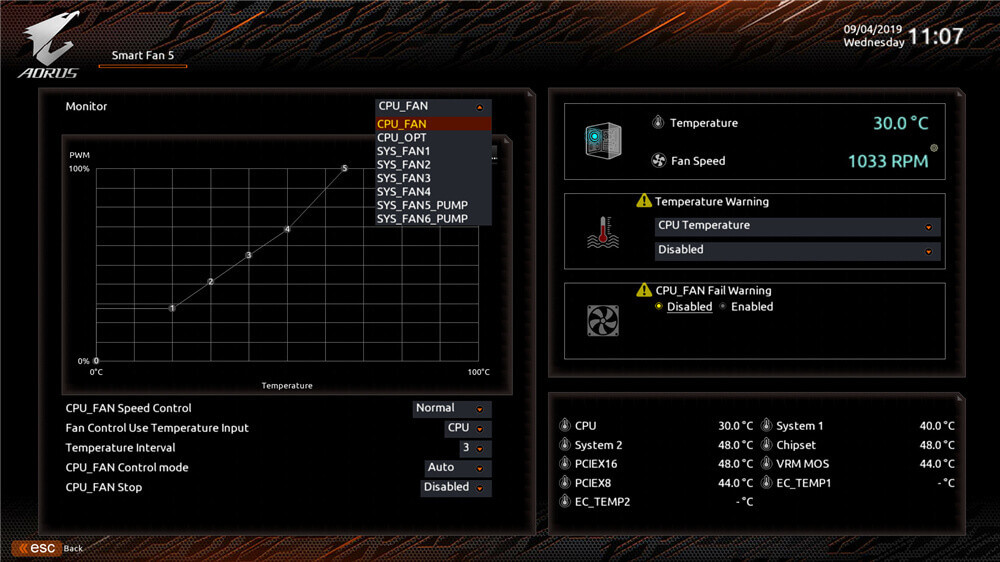Set CPU_FAN Fail Warning to Enabled
1000x562 pixels.
click(746, 307)
